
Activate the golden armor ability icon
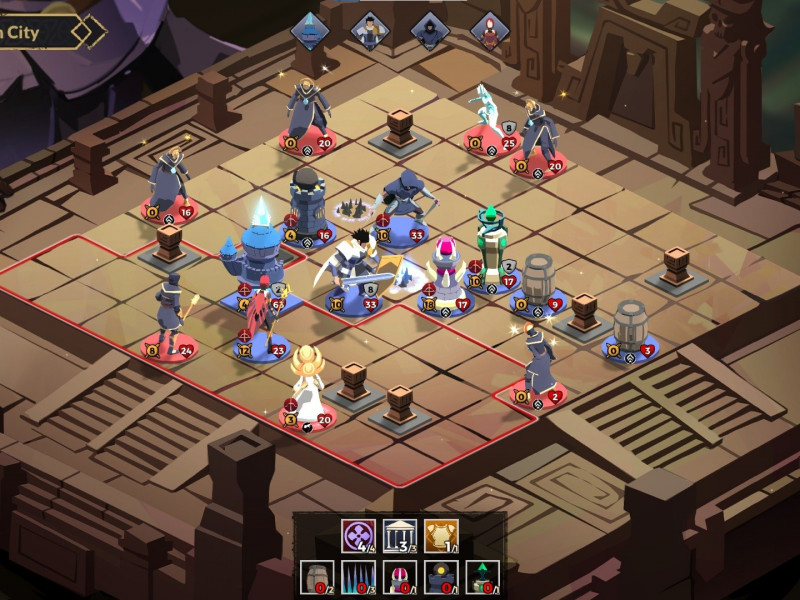439,535
